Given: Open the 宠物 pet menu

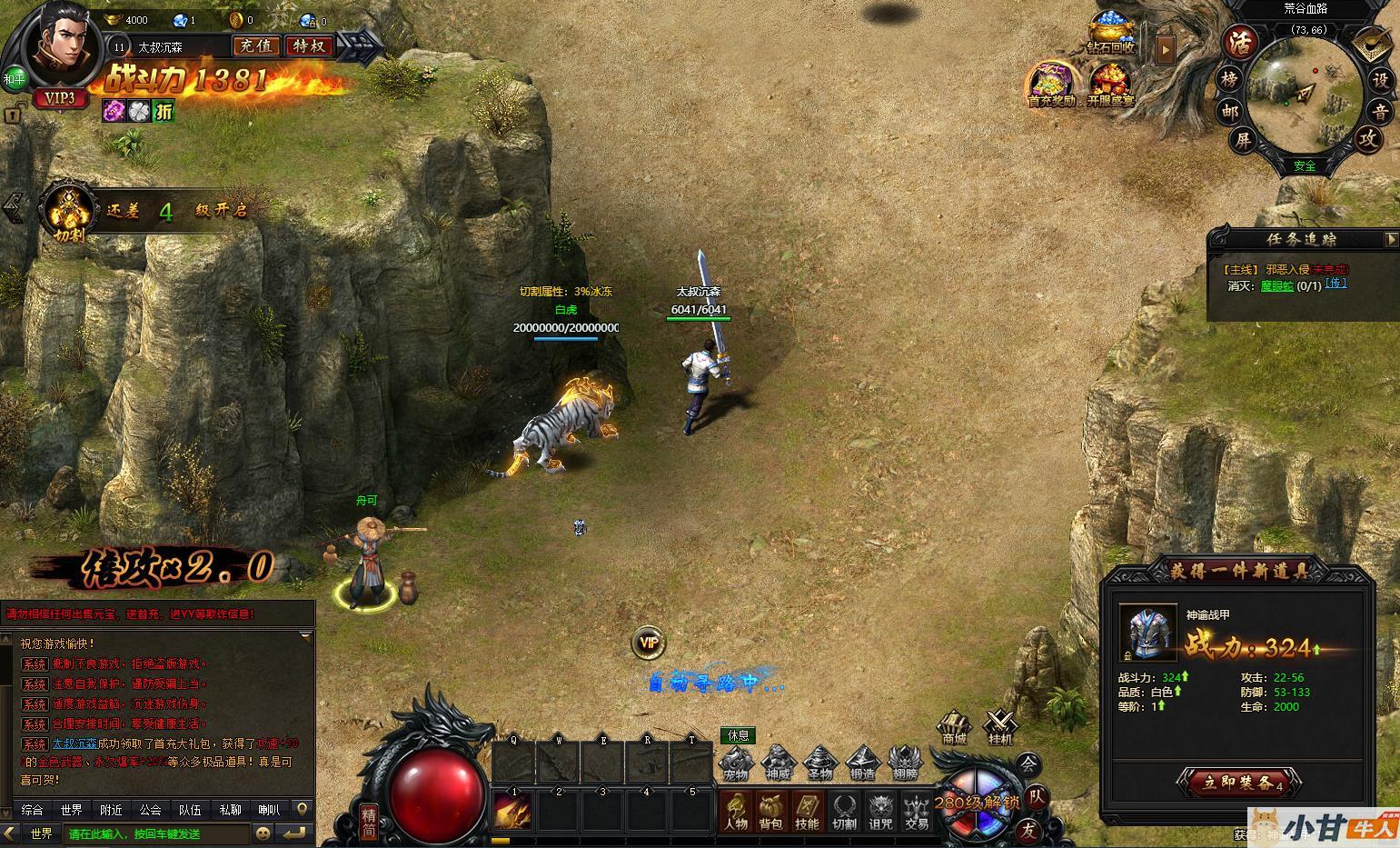Looking at the screenshot, I should 735,763.
